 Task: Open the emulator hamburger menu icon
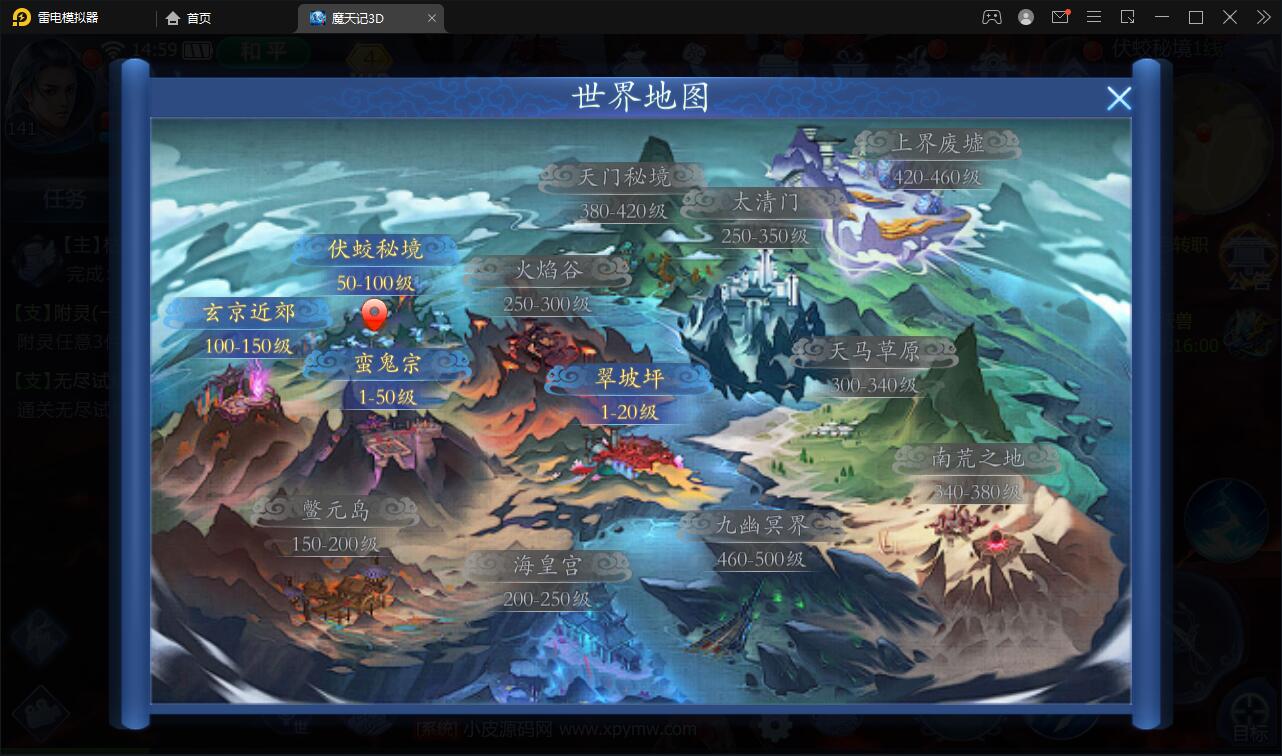pos(1094,17)
